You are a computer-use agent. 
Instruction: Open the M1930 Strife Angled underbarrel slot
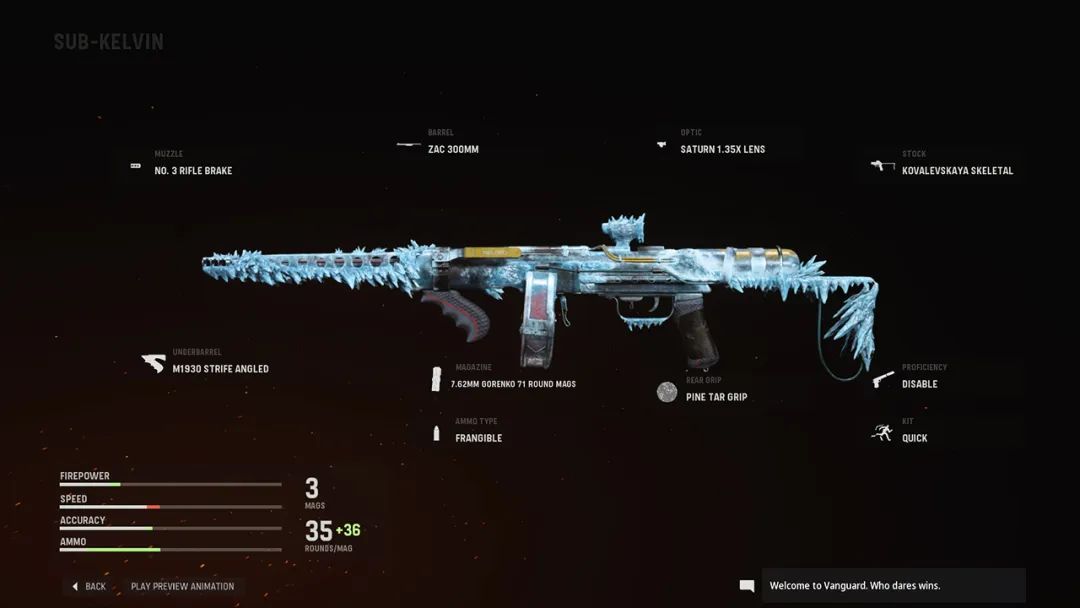[220, 369]
